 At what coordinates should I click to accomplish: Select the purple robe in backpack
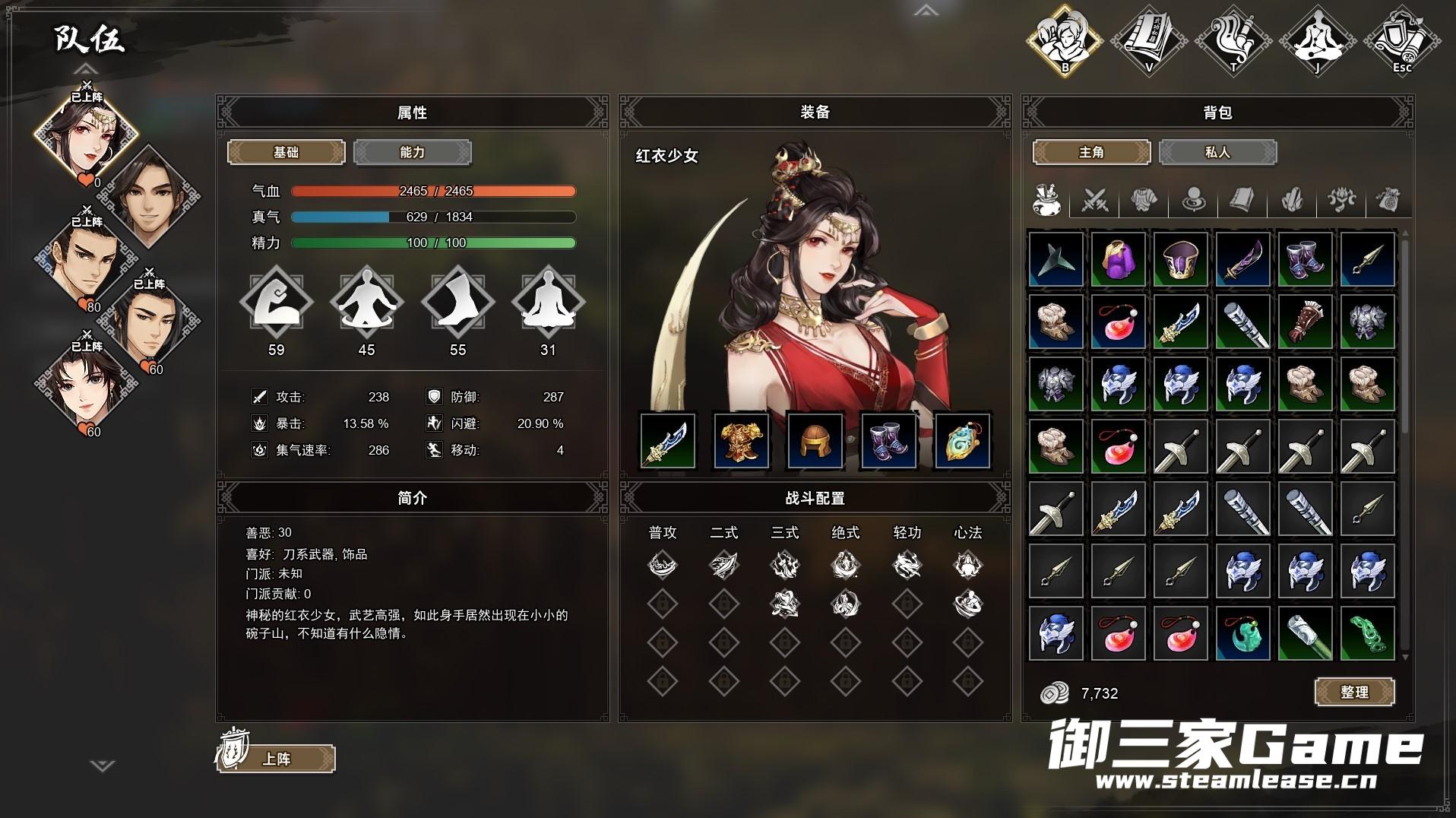coord(1118,259)
